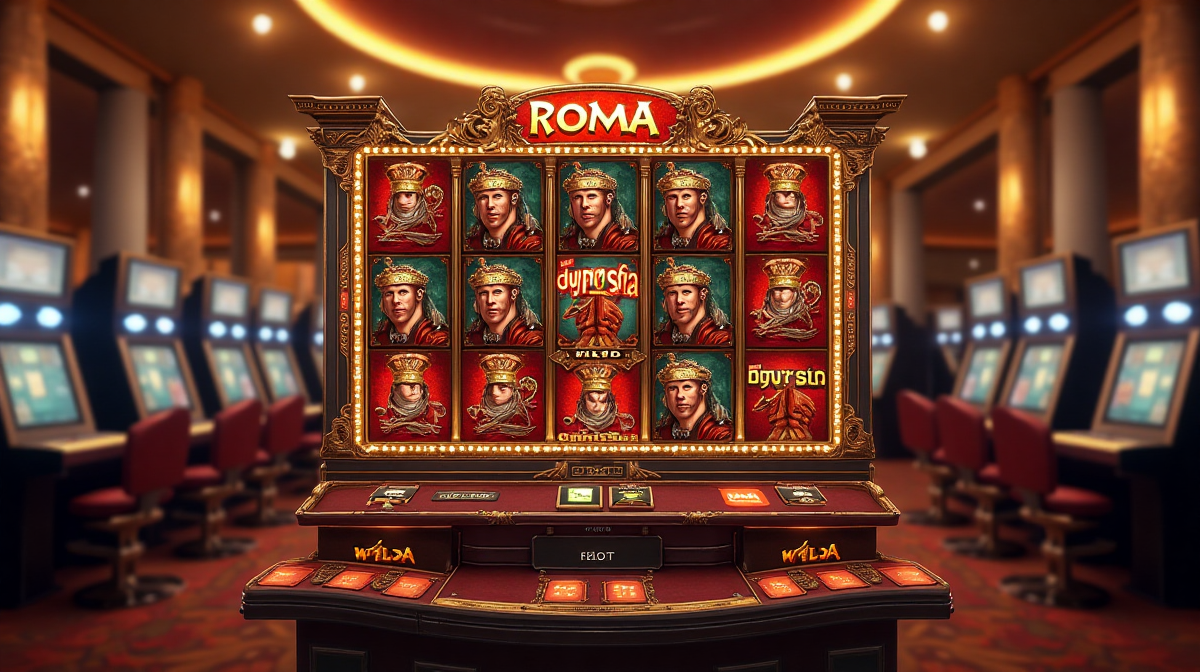
Task: Click the dark square button with gold emblem
Action: click(x=631, y=497)
